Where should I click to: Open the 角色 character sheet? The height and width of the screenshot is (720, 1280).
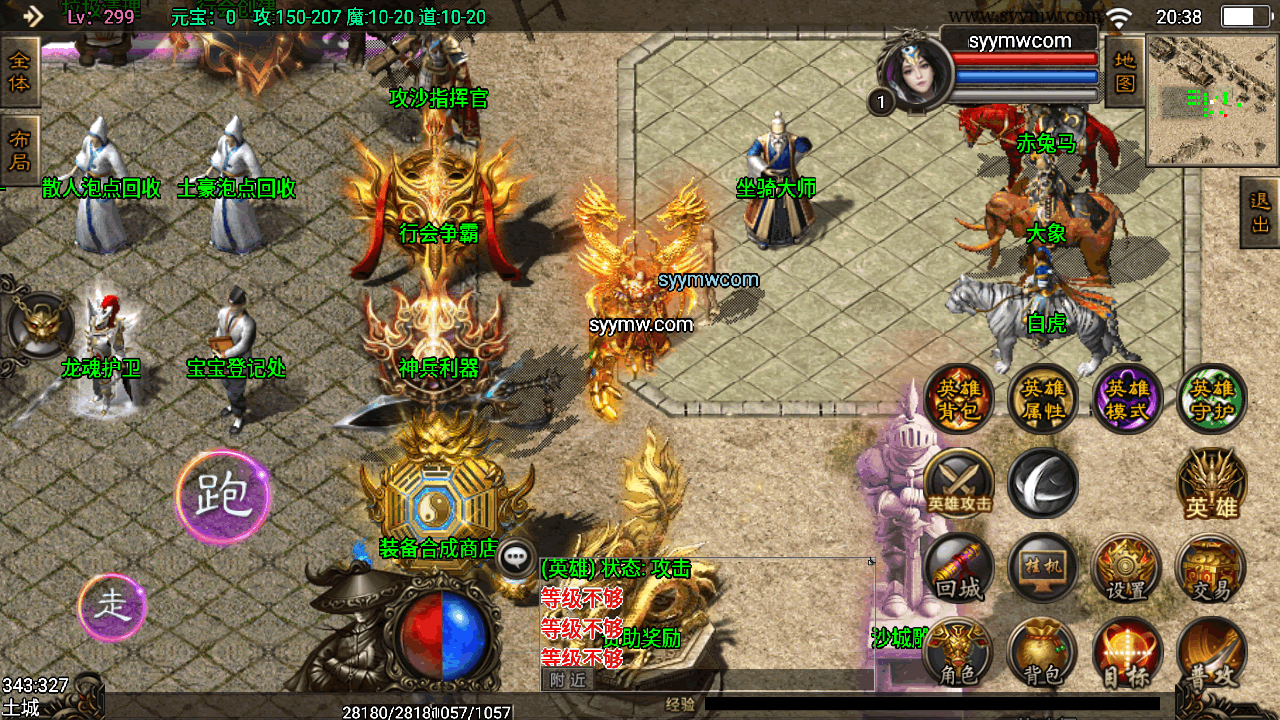[x=959, y=653]
